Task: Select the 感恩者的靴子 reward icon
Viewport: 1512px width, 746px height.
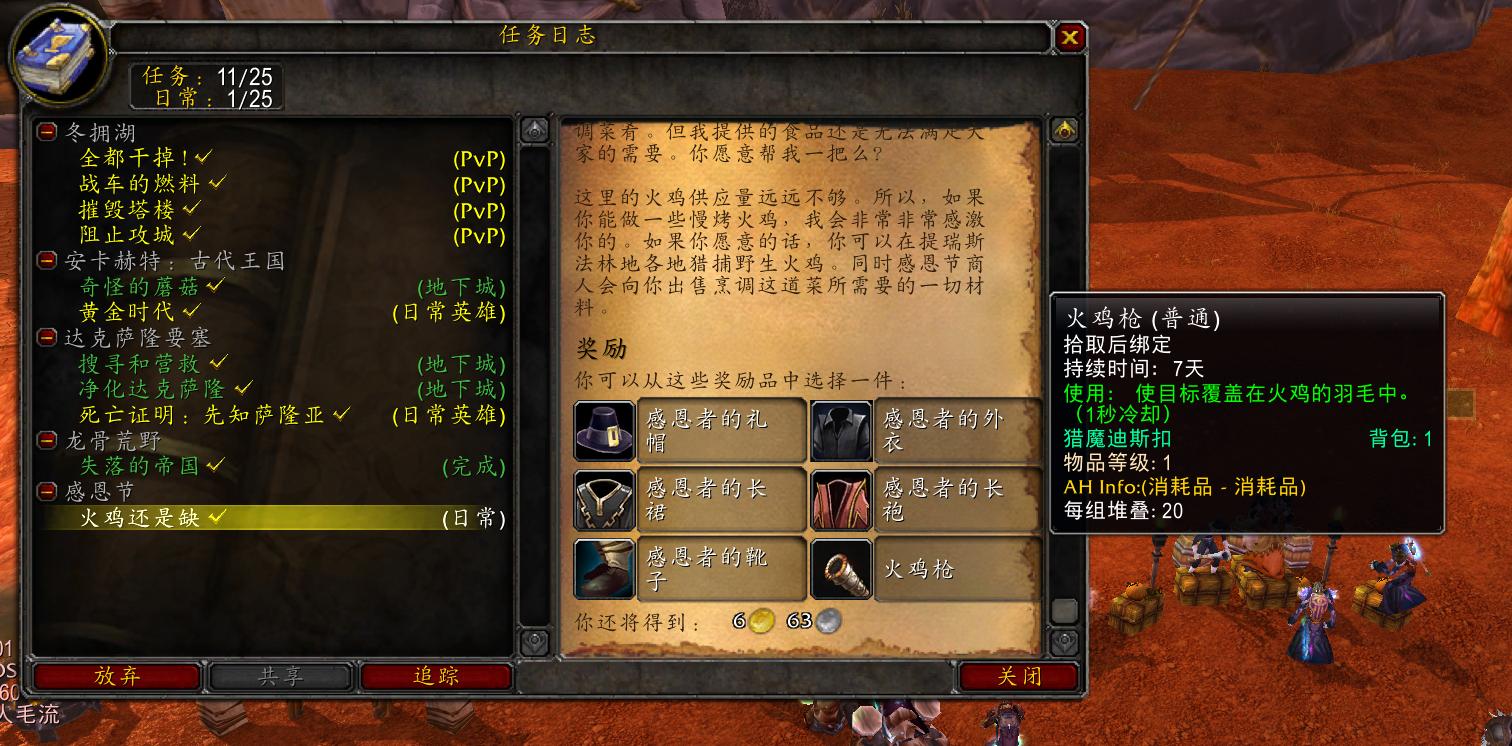Action: (x=603, y=568)
